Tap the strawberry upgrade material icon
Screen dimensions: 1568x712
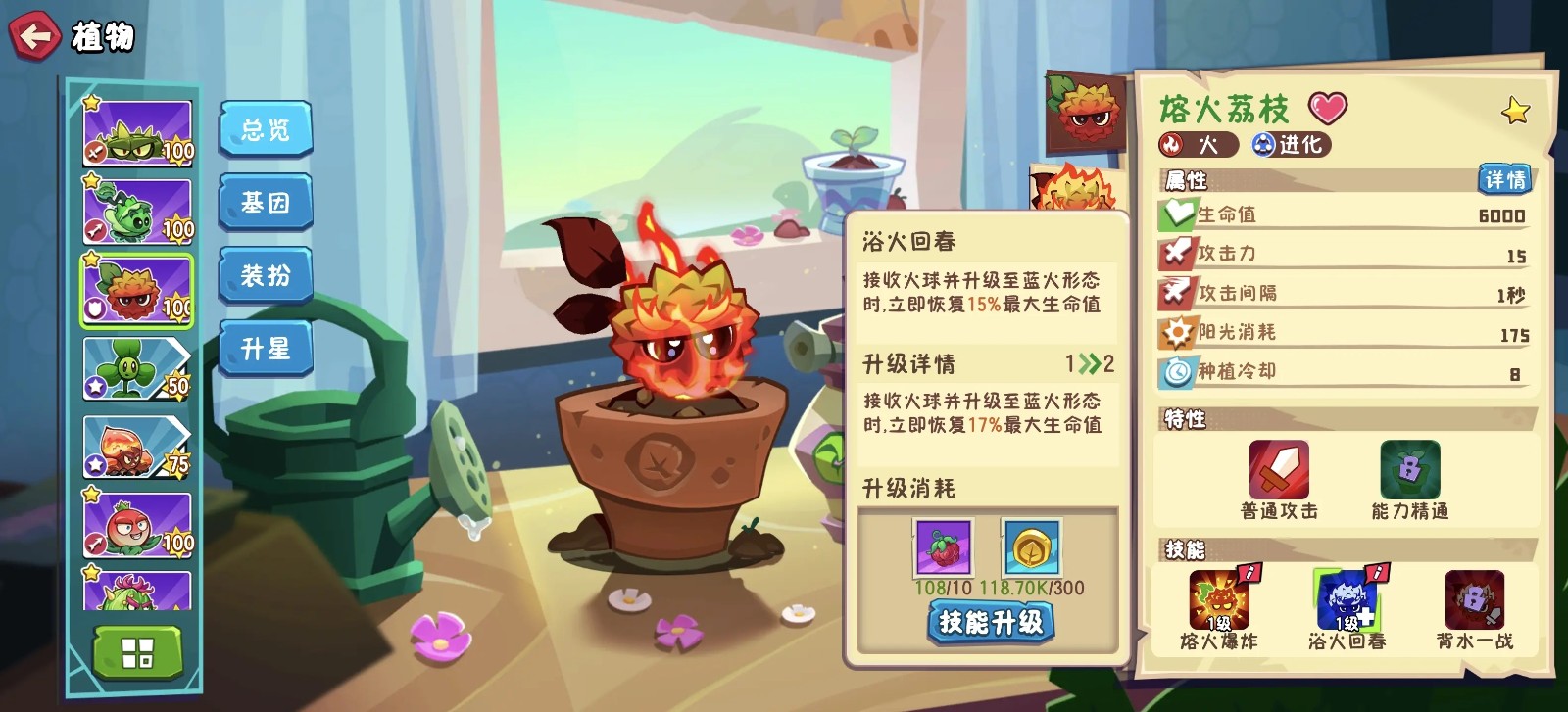(943, 547)
